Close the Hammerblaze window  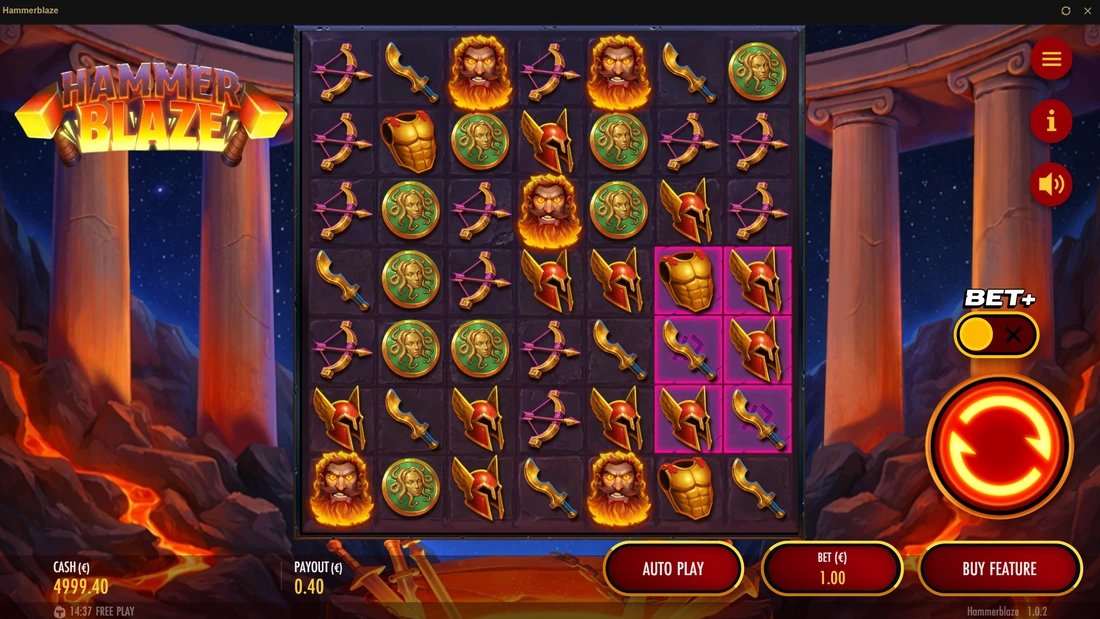(x=1088, y=11)
